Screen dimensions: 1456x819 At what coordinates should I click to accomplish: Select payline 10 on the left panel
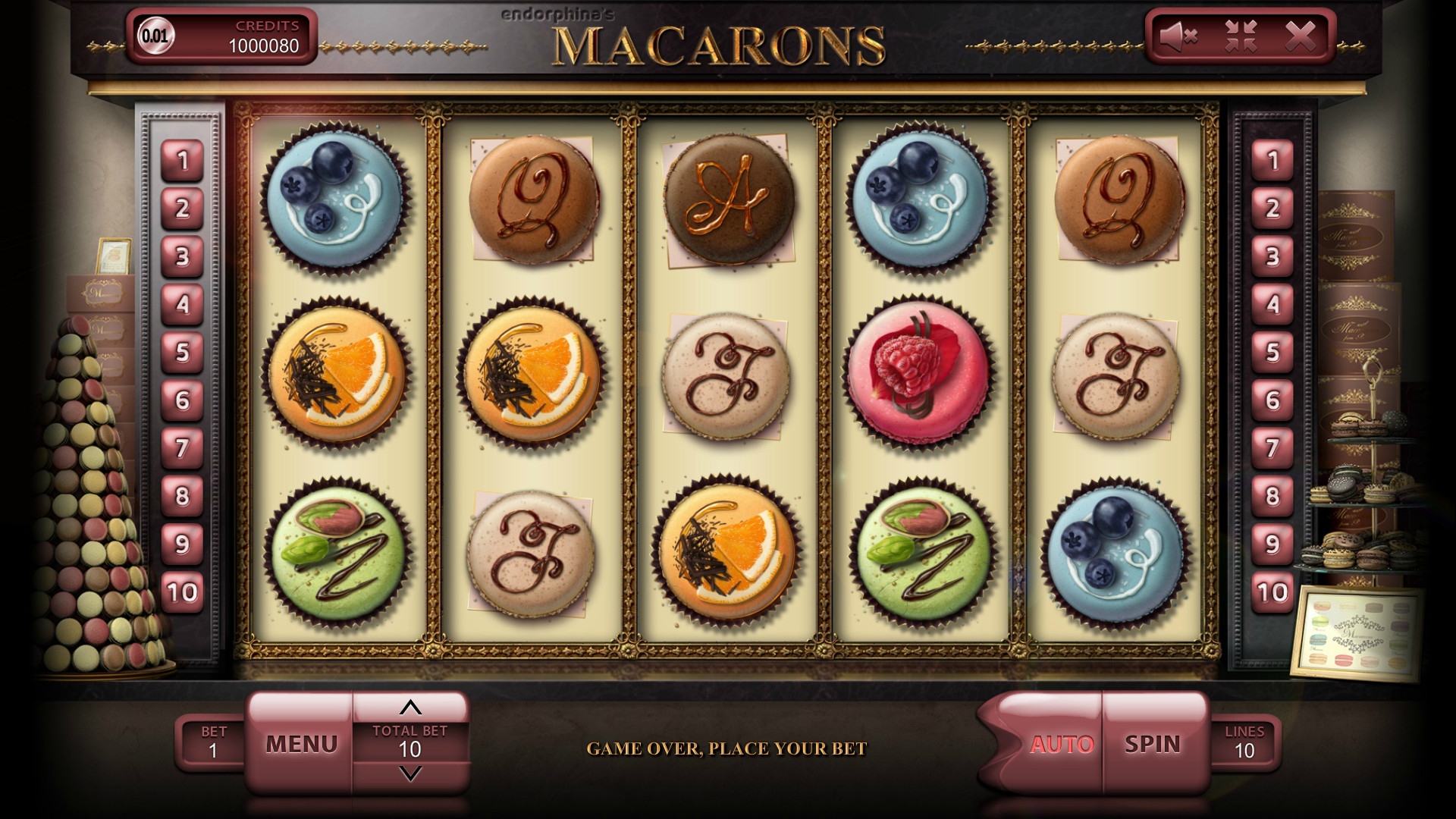(182, 592)
